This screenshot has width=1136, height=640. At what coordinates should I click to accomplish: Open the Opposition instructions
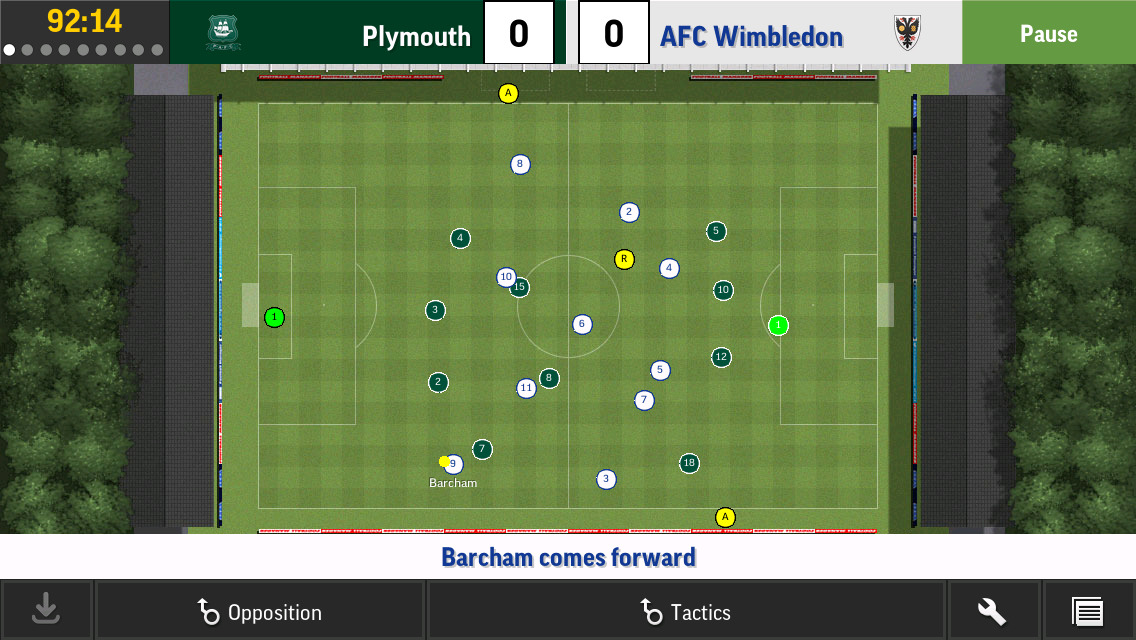(260, 611)
